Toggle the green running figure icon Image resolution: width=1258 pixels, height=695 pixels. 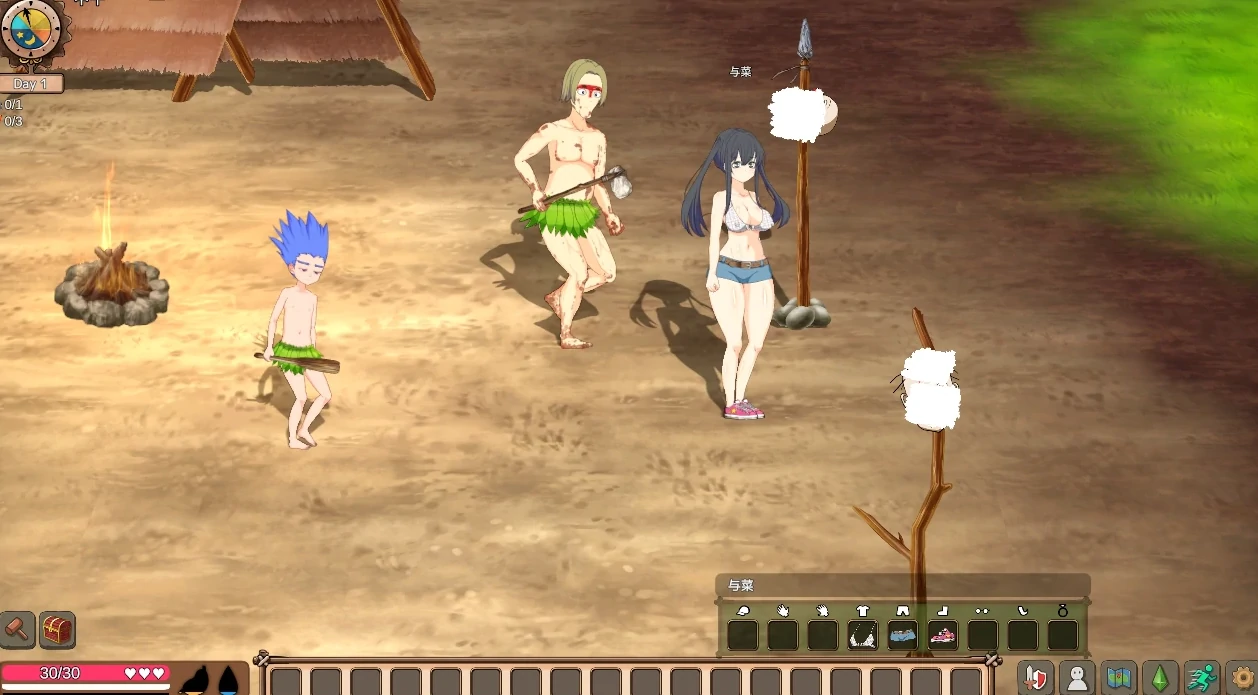pos(1201,677)
